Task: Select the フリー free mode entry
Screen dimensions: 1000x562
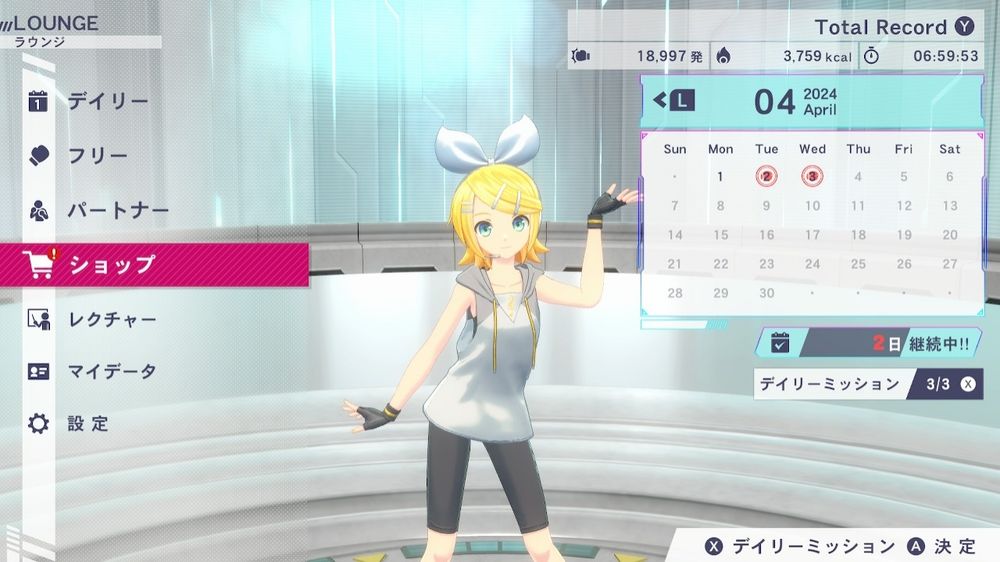Action: point(98,156)
